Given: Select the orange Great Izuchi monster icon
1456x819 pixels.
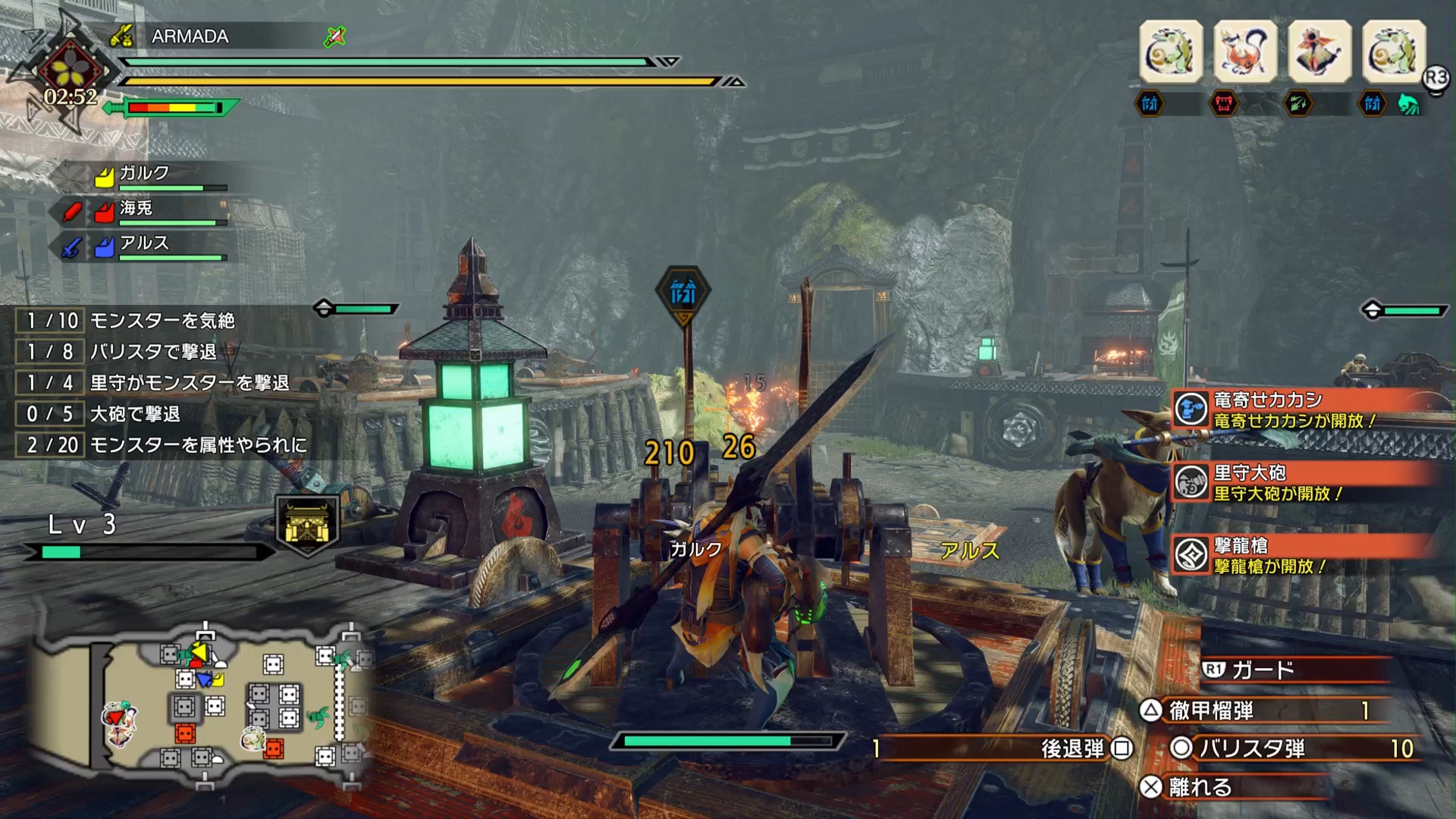Looking at the screenshot, I should (1245, 52).
